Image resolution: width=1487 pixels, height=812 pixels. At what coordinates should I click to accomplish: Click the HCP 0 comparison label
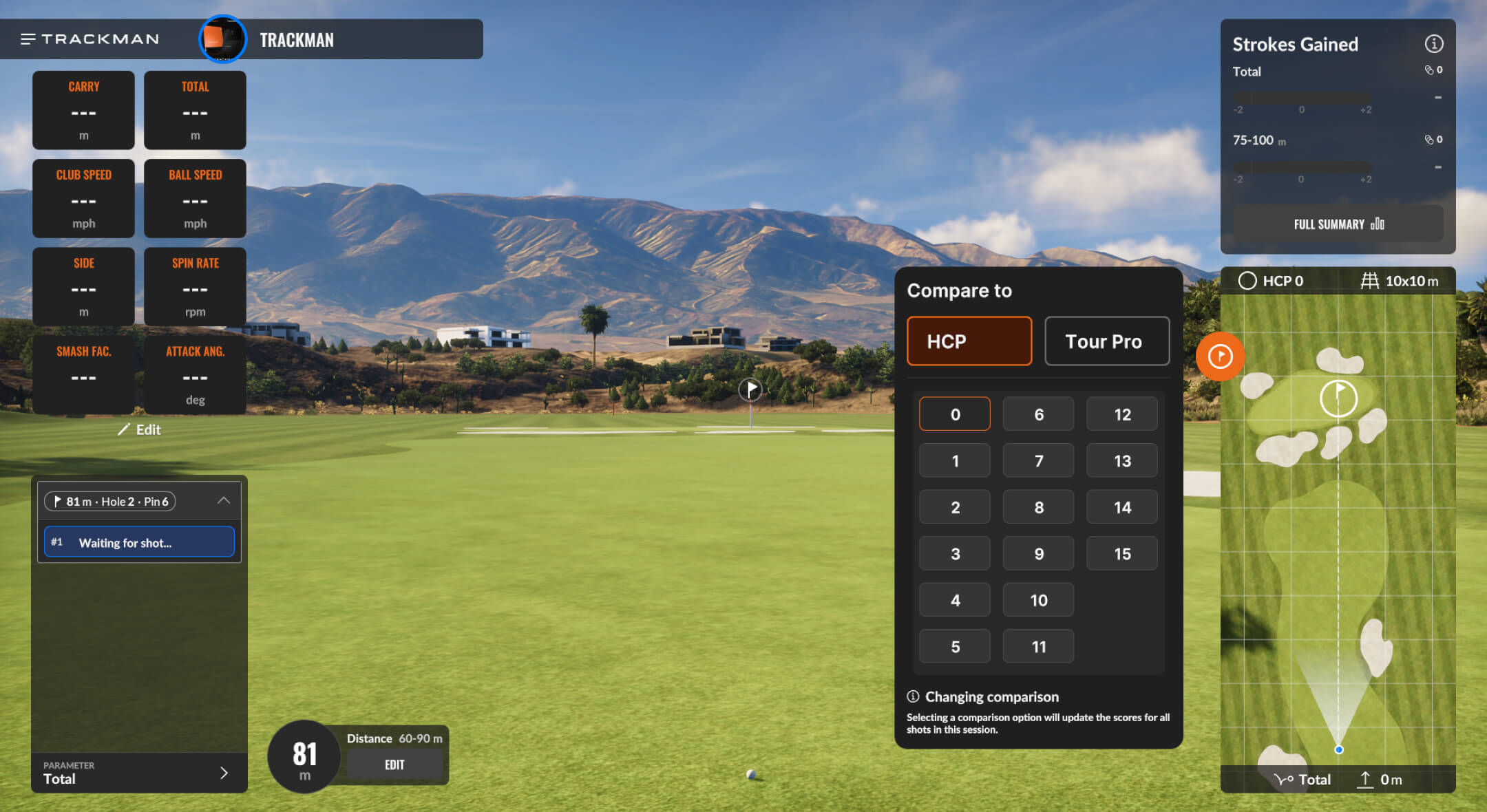click(1271, 281)
